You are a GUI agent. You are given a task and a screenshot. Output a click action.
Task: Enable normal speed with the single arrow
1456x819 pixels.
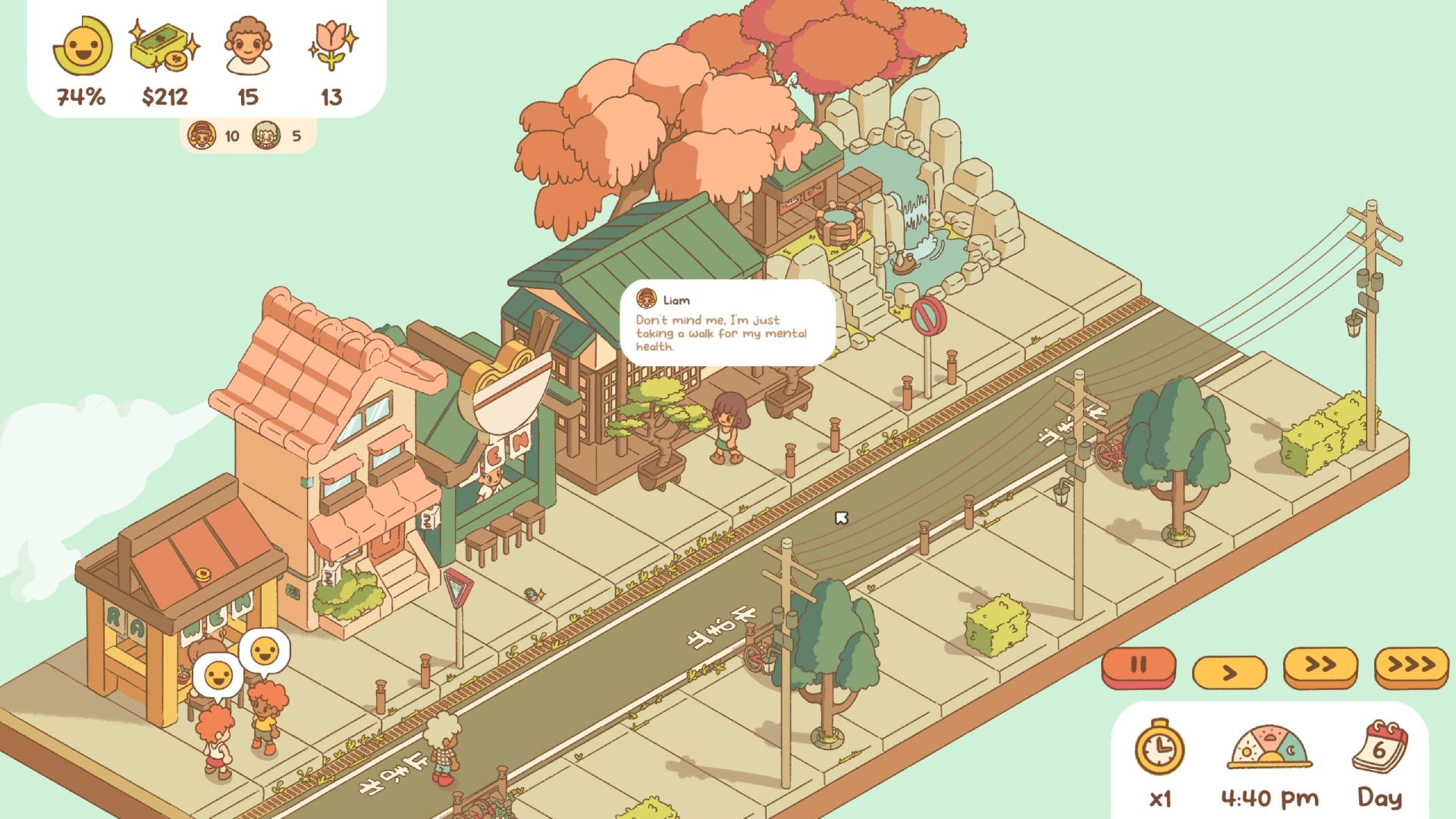click(1228, 670)
